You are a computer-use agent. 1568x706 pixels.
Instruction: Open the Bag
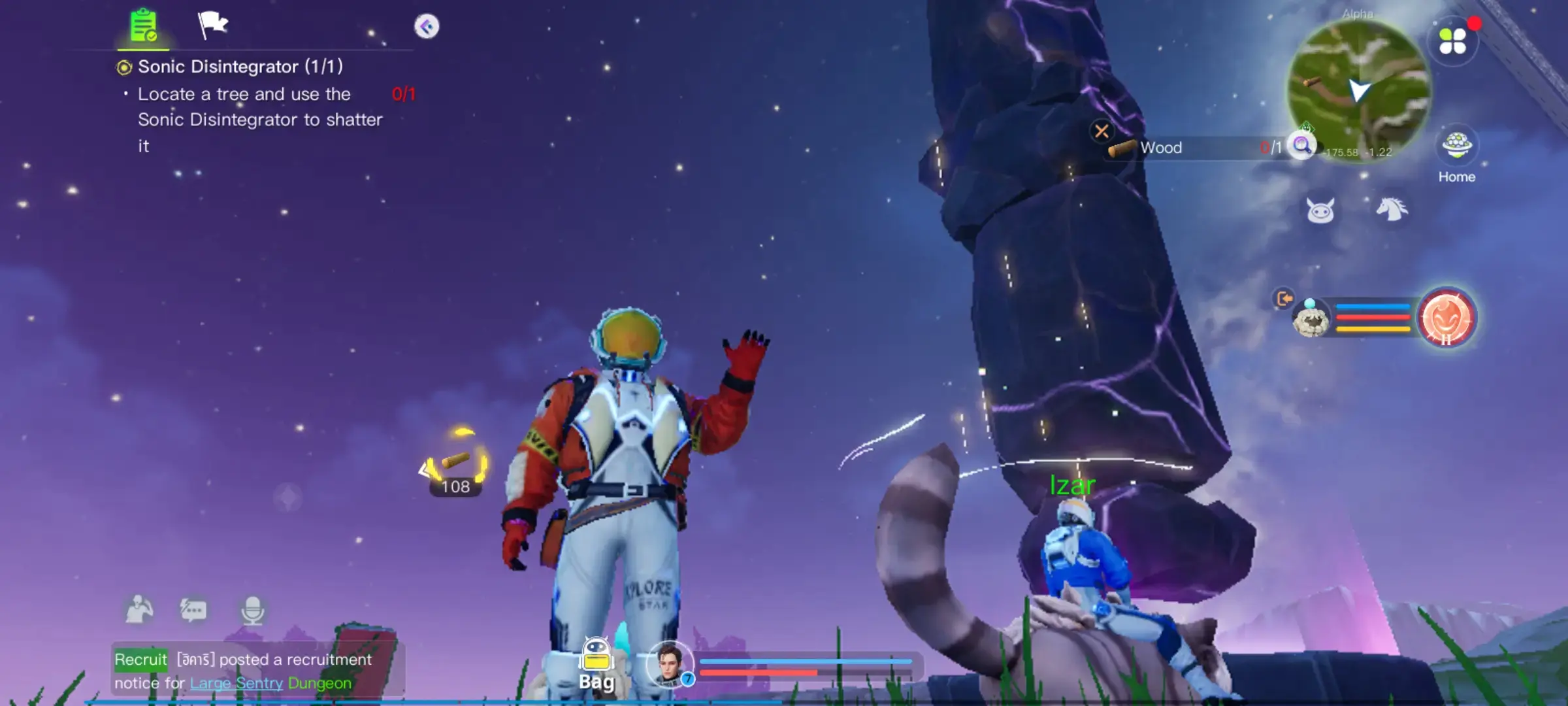click(x=596, y=664)
